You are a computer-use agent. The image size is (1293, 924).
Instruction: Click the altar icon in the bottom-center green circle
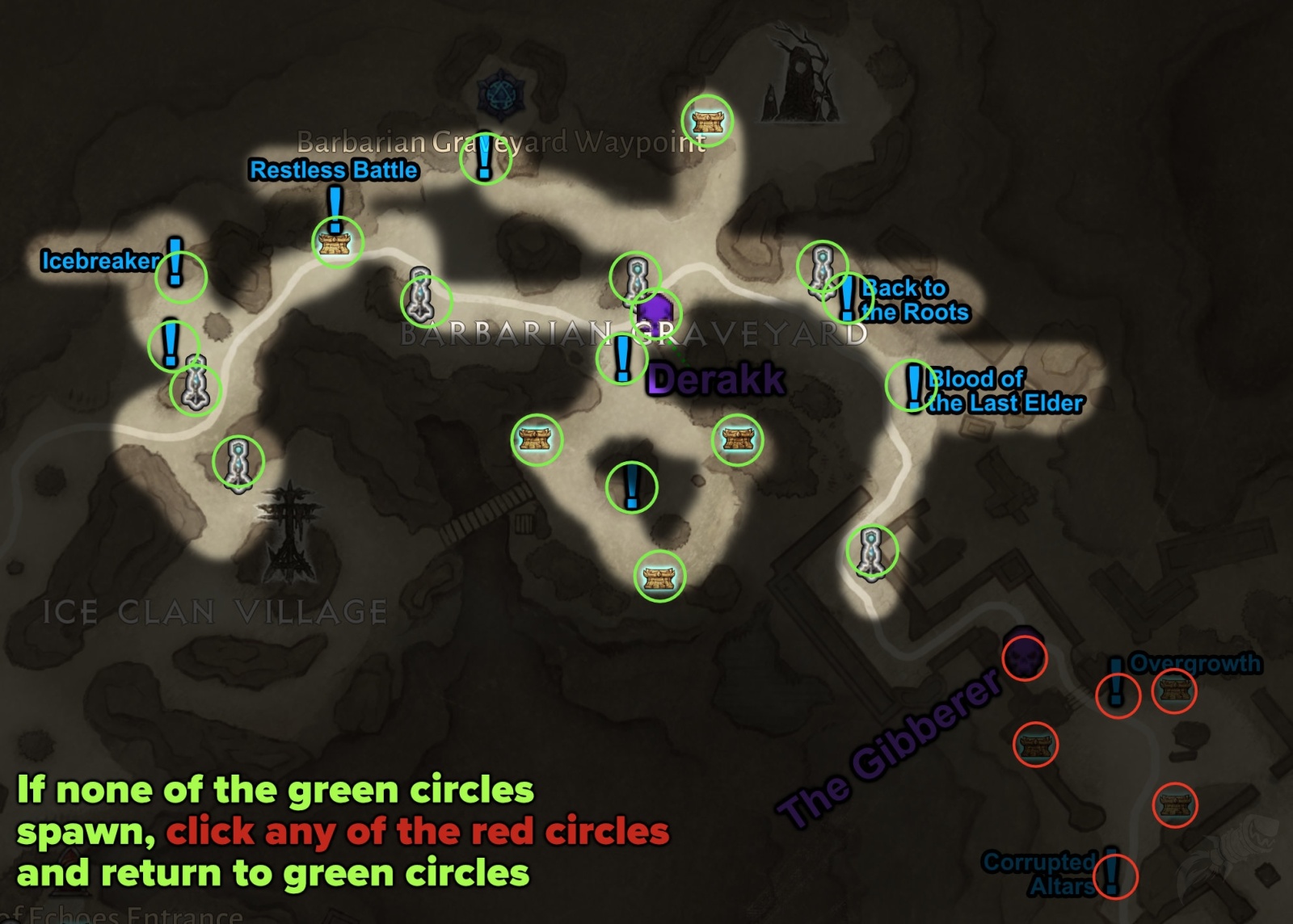pyautogui.click(x=659, y=579)
